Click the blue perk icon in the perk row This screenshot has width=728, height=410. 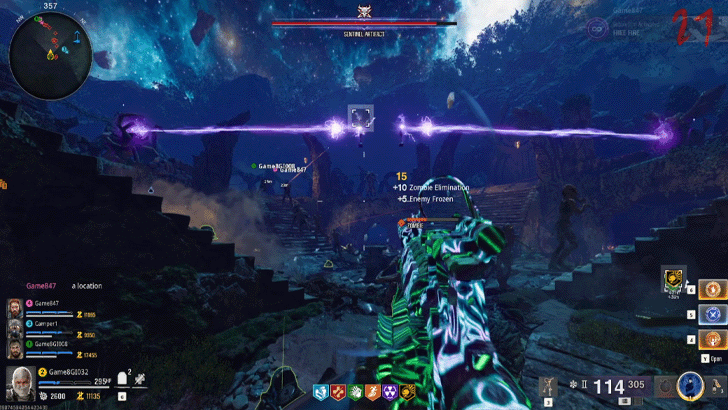tap(321, 393)
